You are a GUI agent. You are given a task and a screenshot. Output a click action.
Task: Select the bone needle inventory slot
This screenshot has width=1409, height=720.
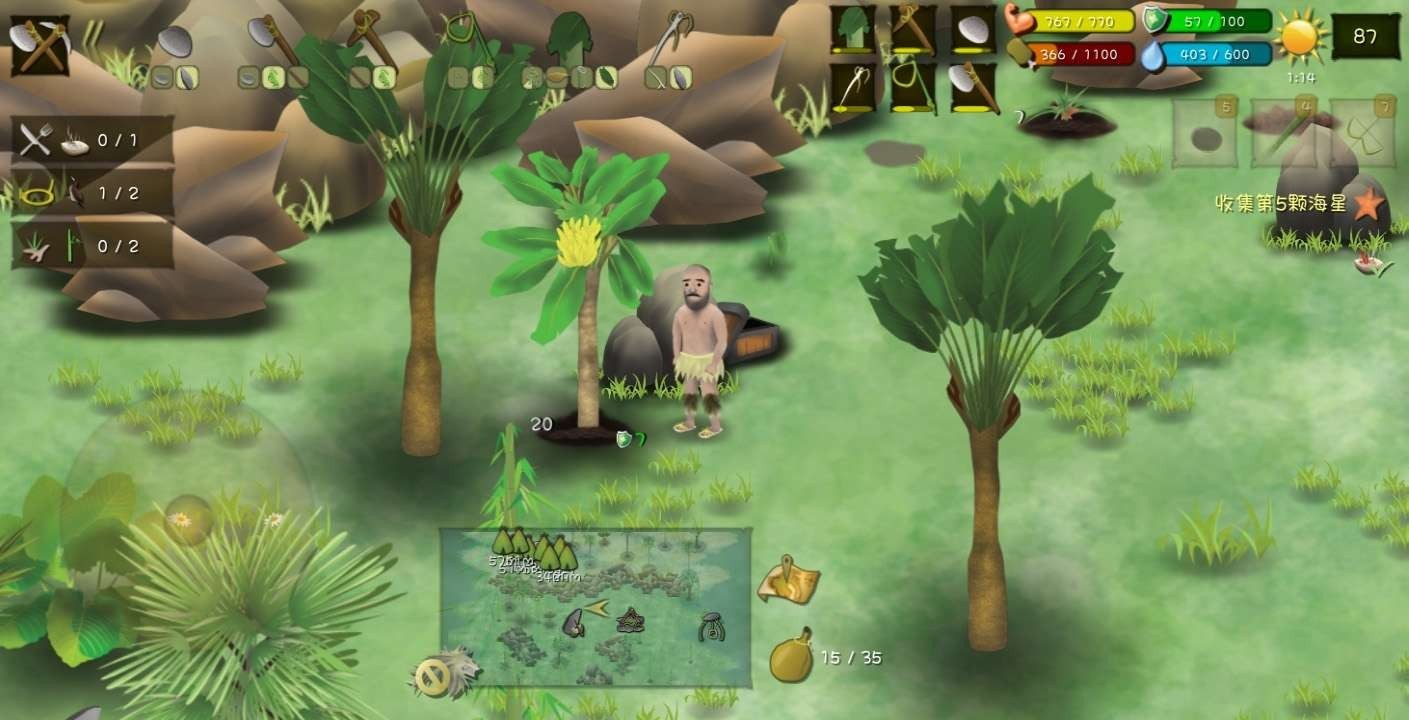coord(853,88)
